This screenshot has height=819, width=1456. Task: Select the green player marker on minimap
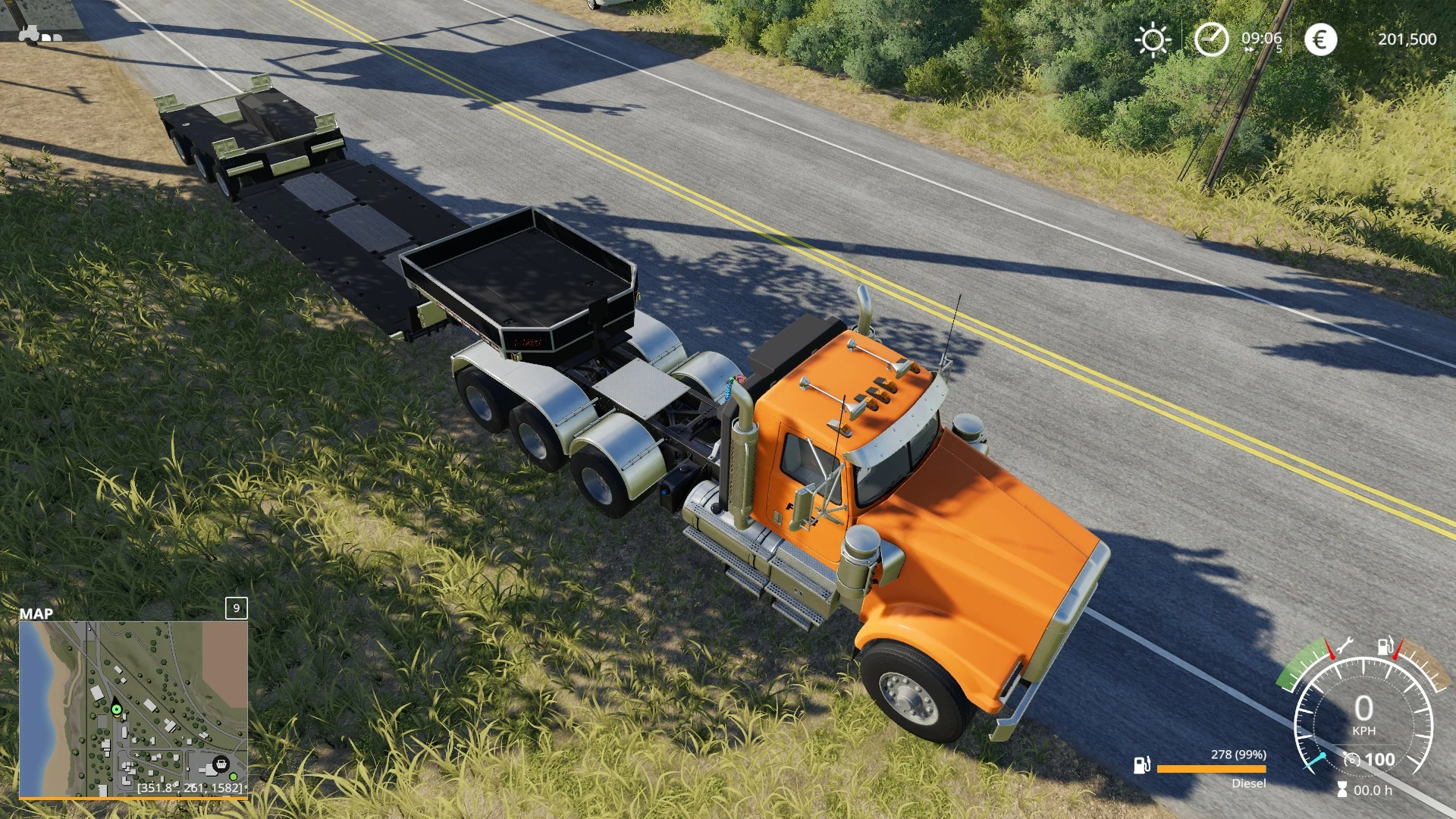pyautogui.click(x=116, y=710)
